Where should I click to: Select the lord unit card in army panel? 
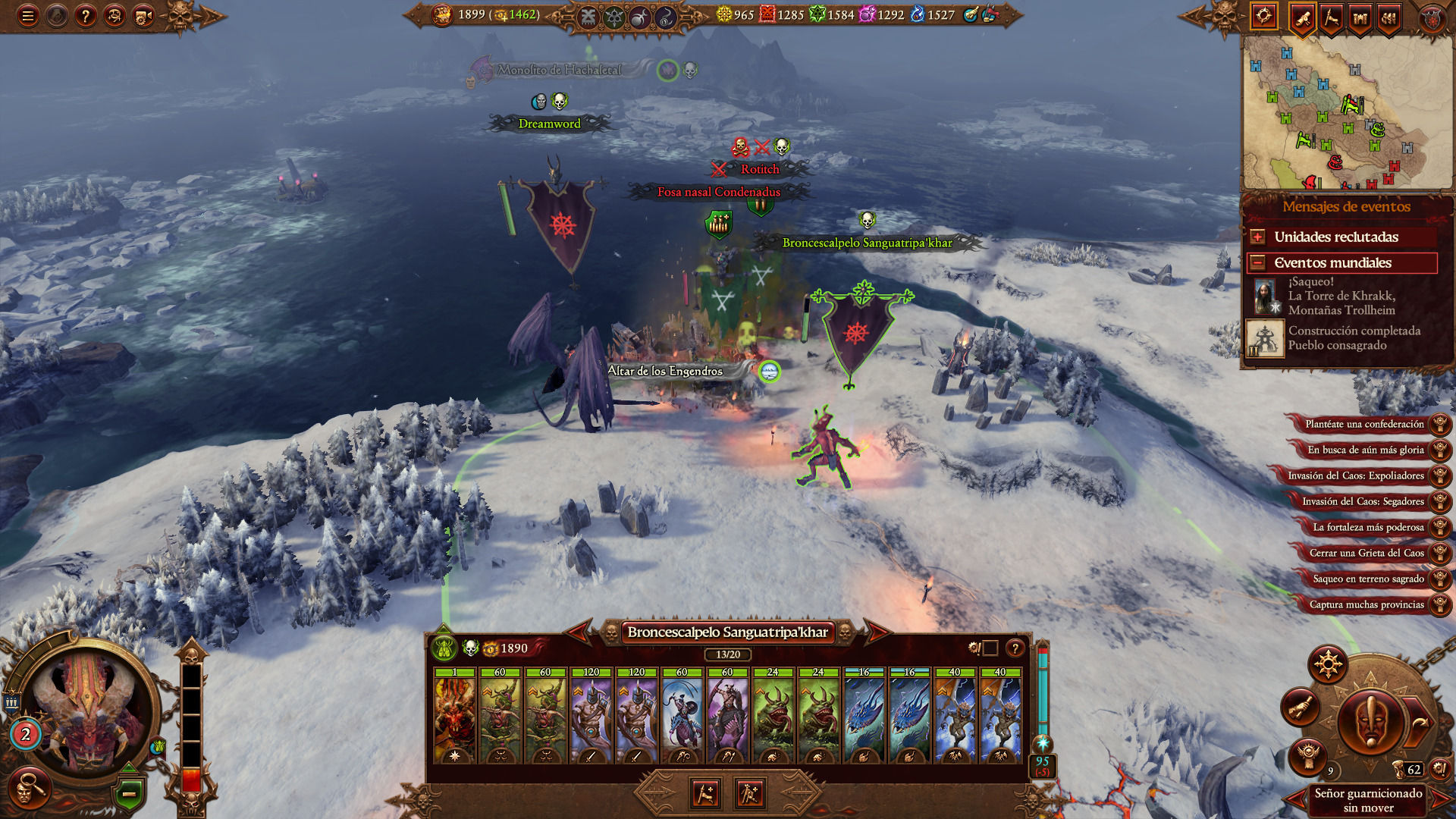(x=455, y=715)
